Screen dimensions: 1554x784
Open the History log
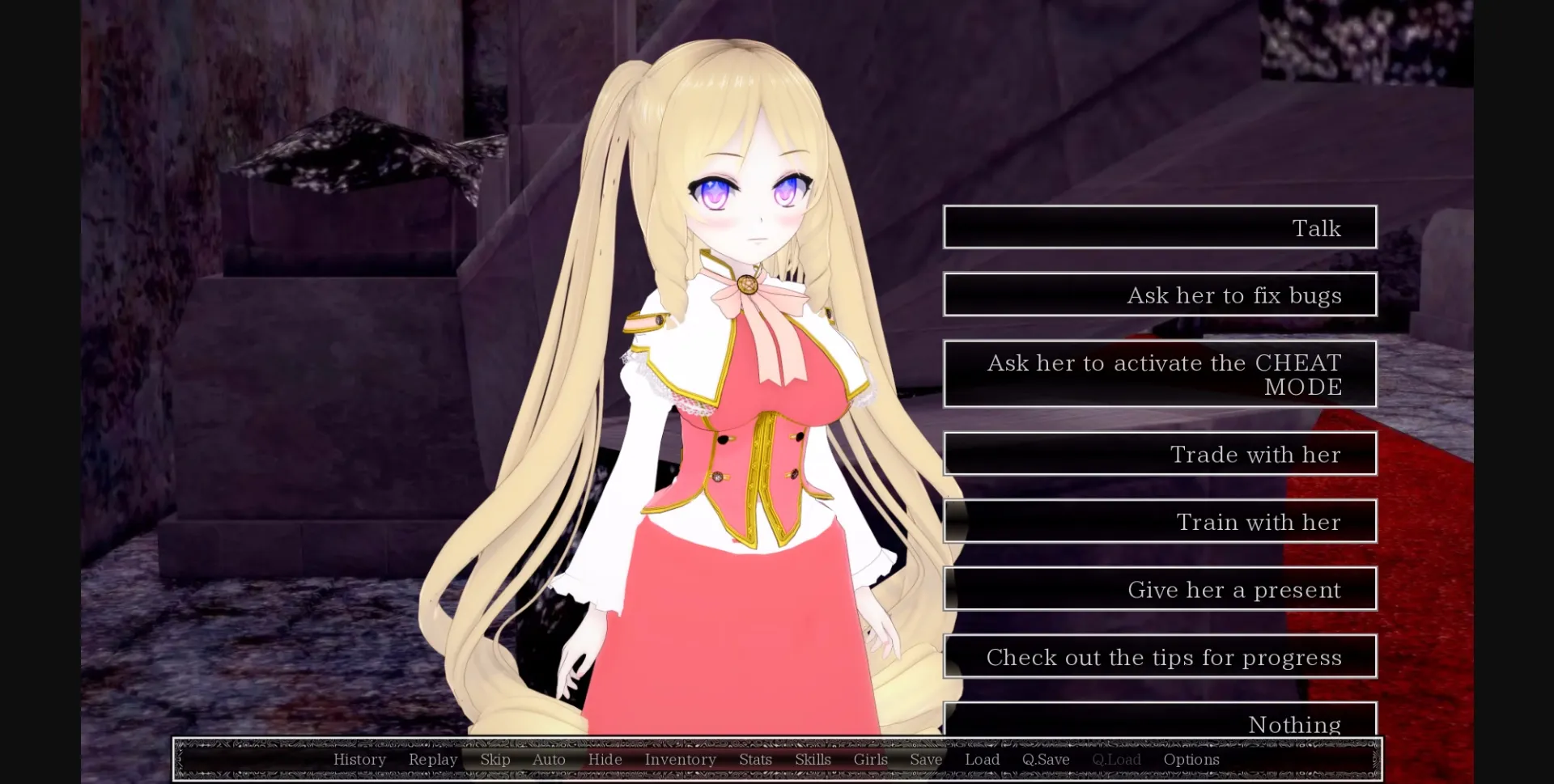359,759
